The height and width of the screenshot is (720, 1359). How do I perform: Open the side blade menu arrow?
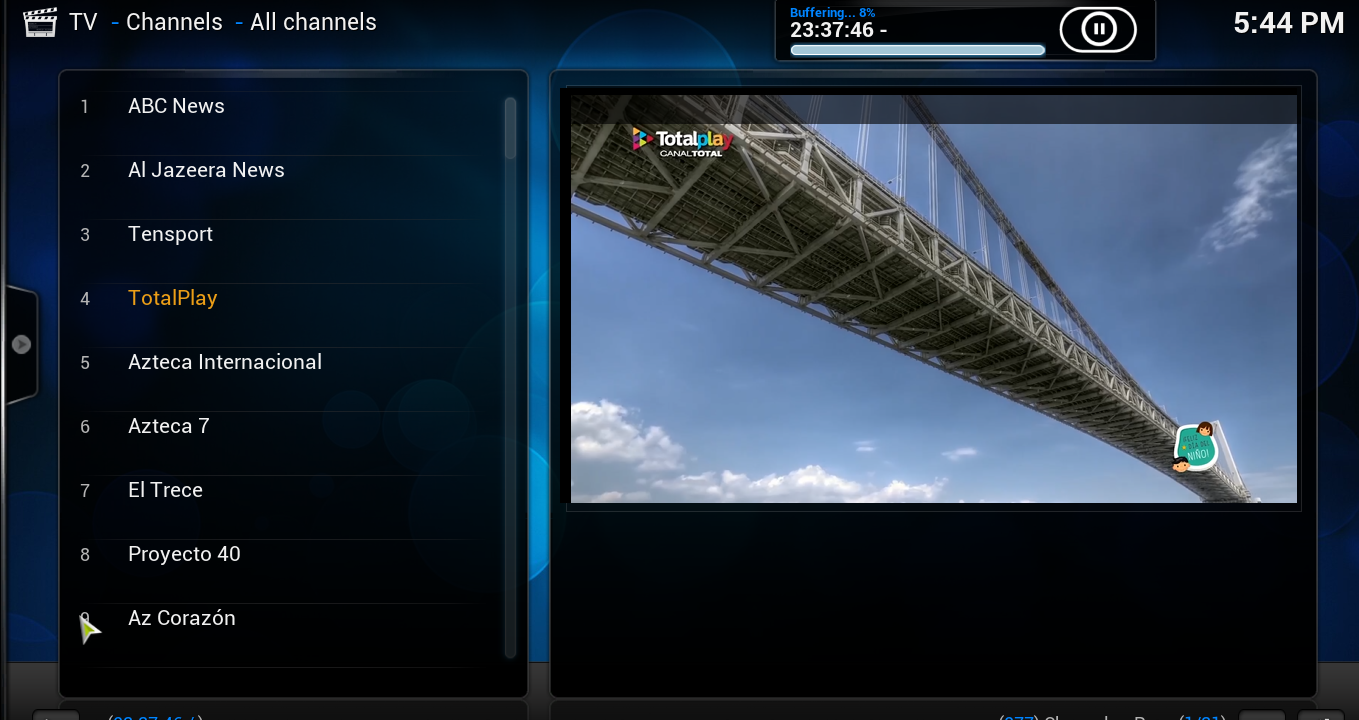[x=21, y=343]
